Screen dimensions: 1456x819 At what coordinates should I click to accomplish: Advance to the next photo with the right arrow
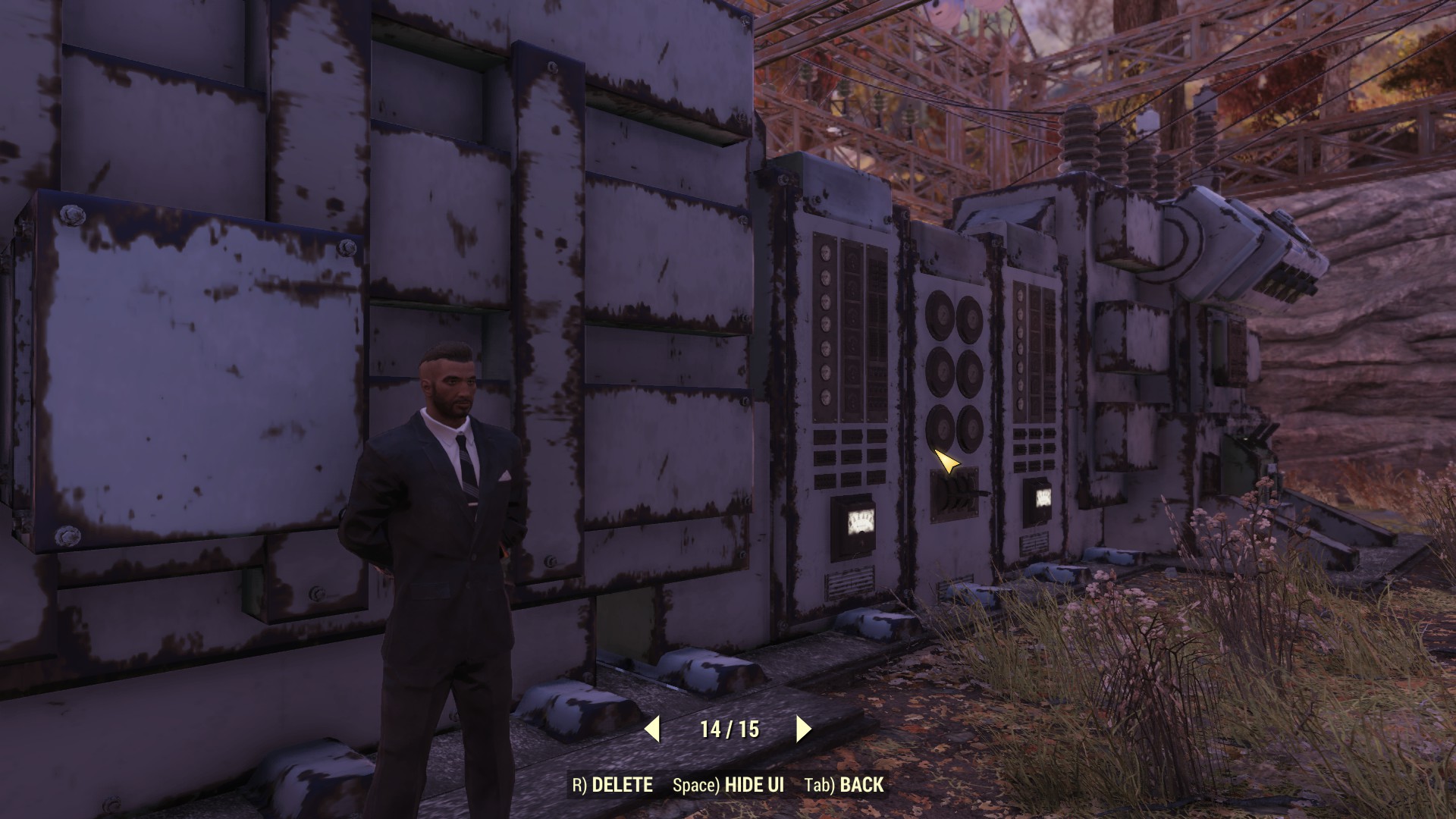(803, 730)
